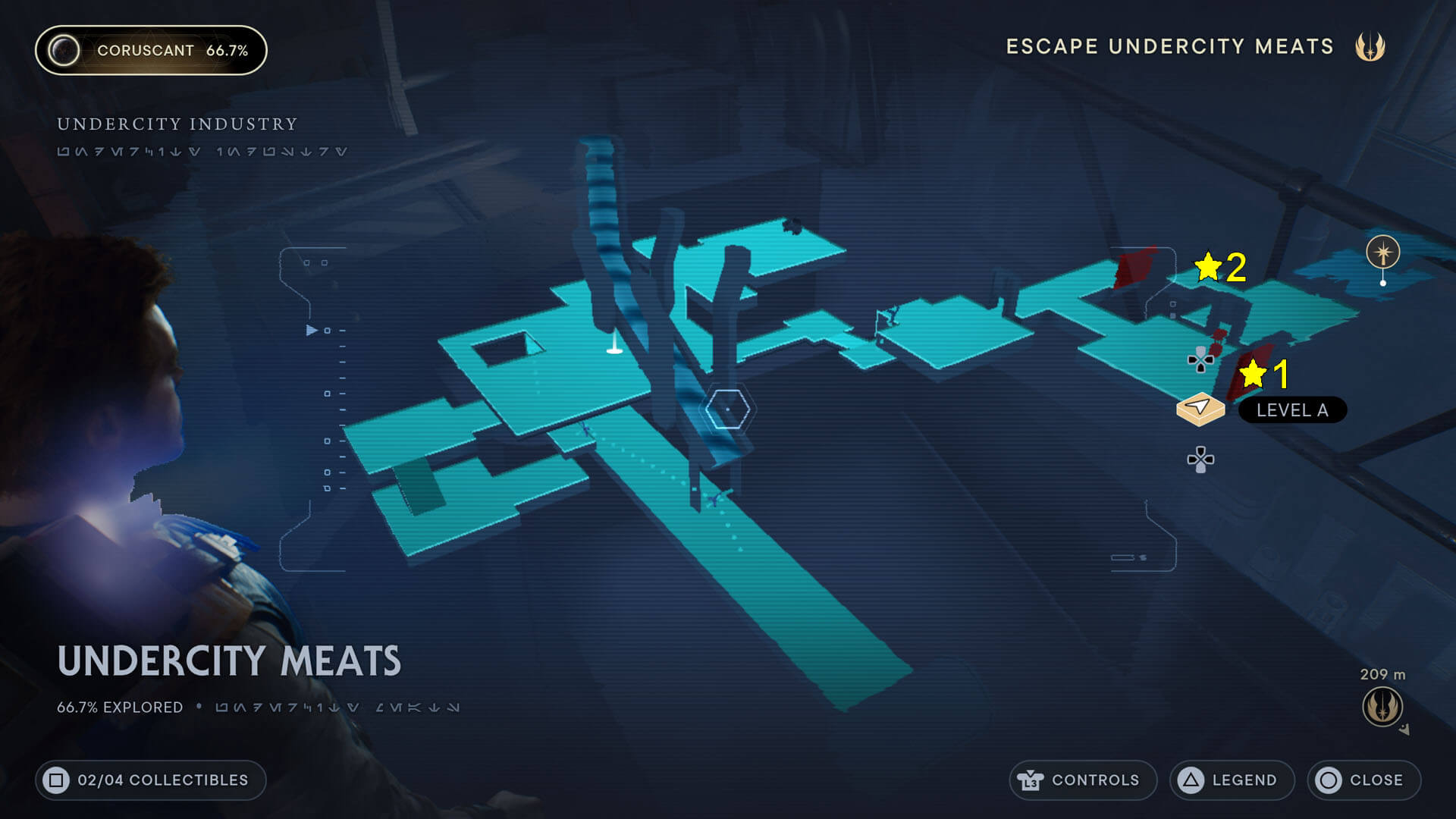Click the hexagonal player position marker
Viewport: 1456px width, 819px height.
(x=726, y=409)
